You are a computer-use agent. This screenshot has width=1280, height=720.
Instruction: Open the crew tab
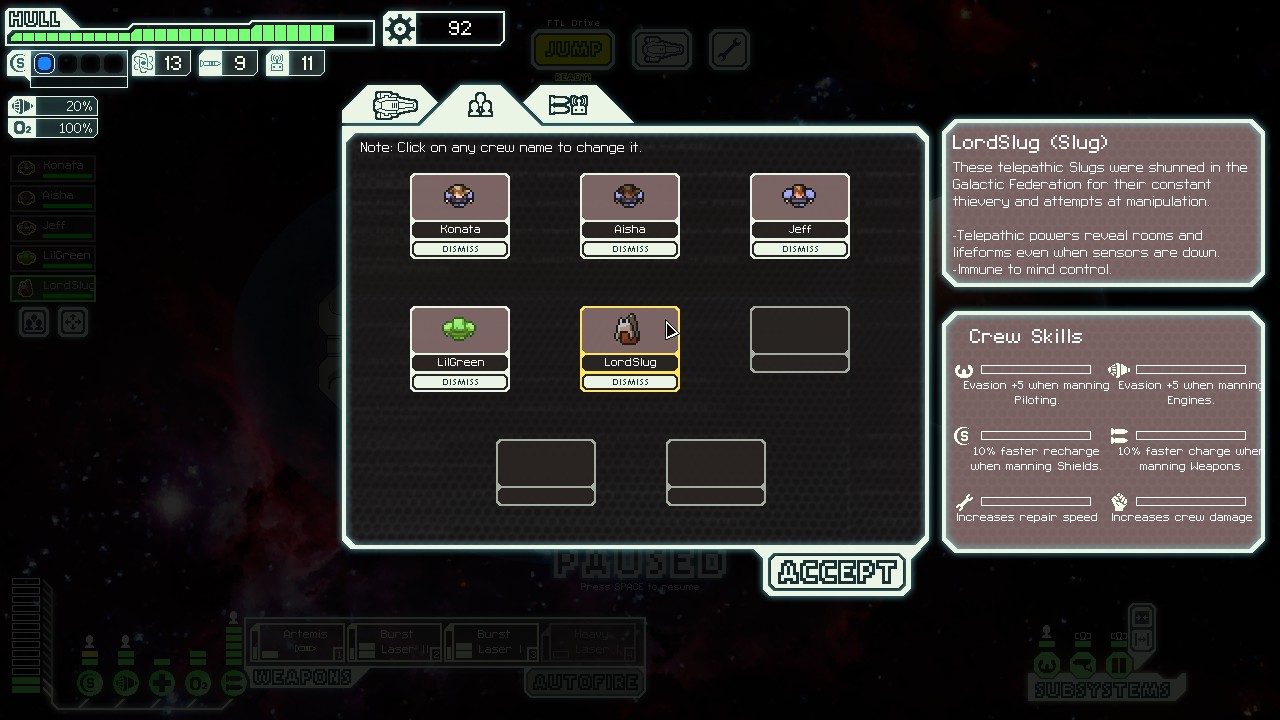[480, 105]
